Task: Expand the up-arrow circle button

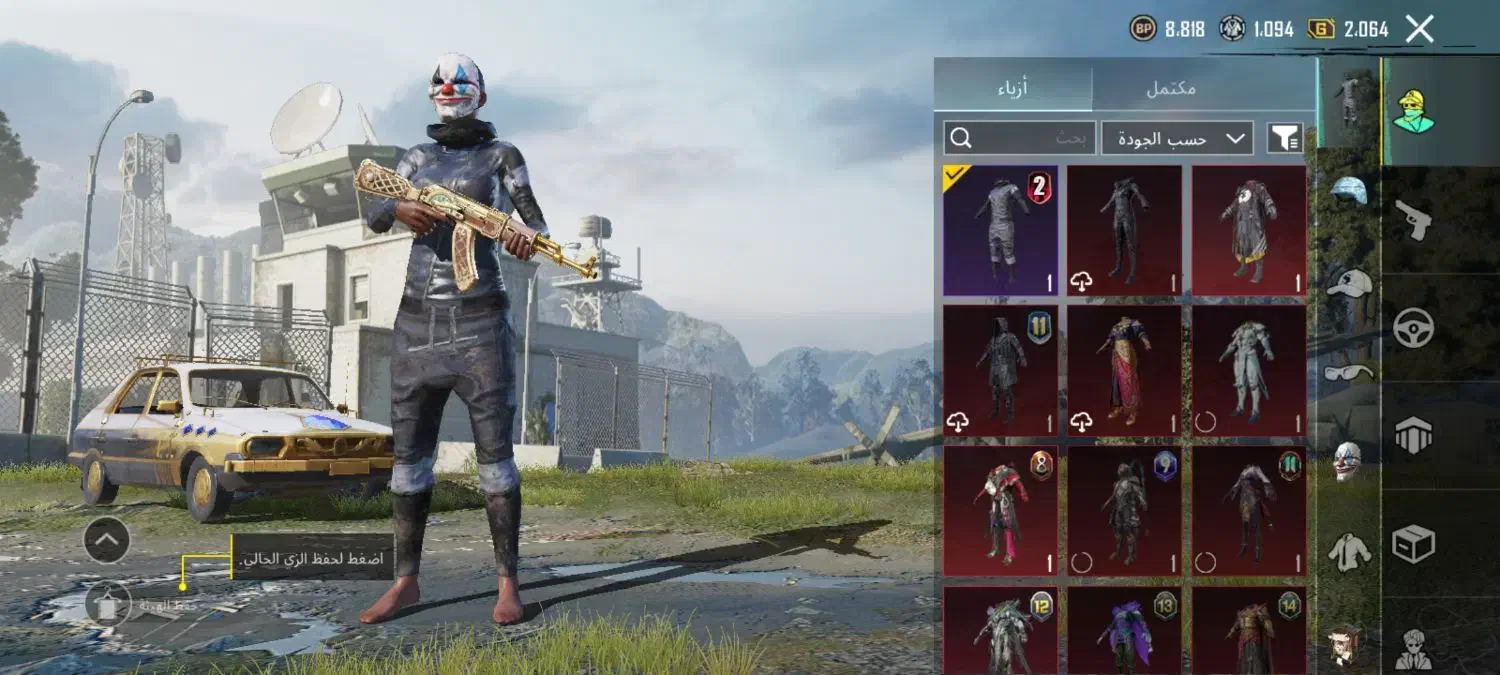Action: pyautogui.click(x=107, y=541)
